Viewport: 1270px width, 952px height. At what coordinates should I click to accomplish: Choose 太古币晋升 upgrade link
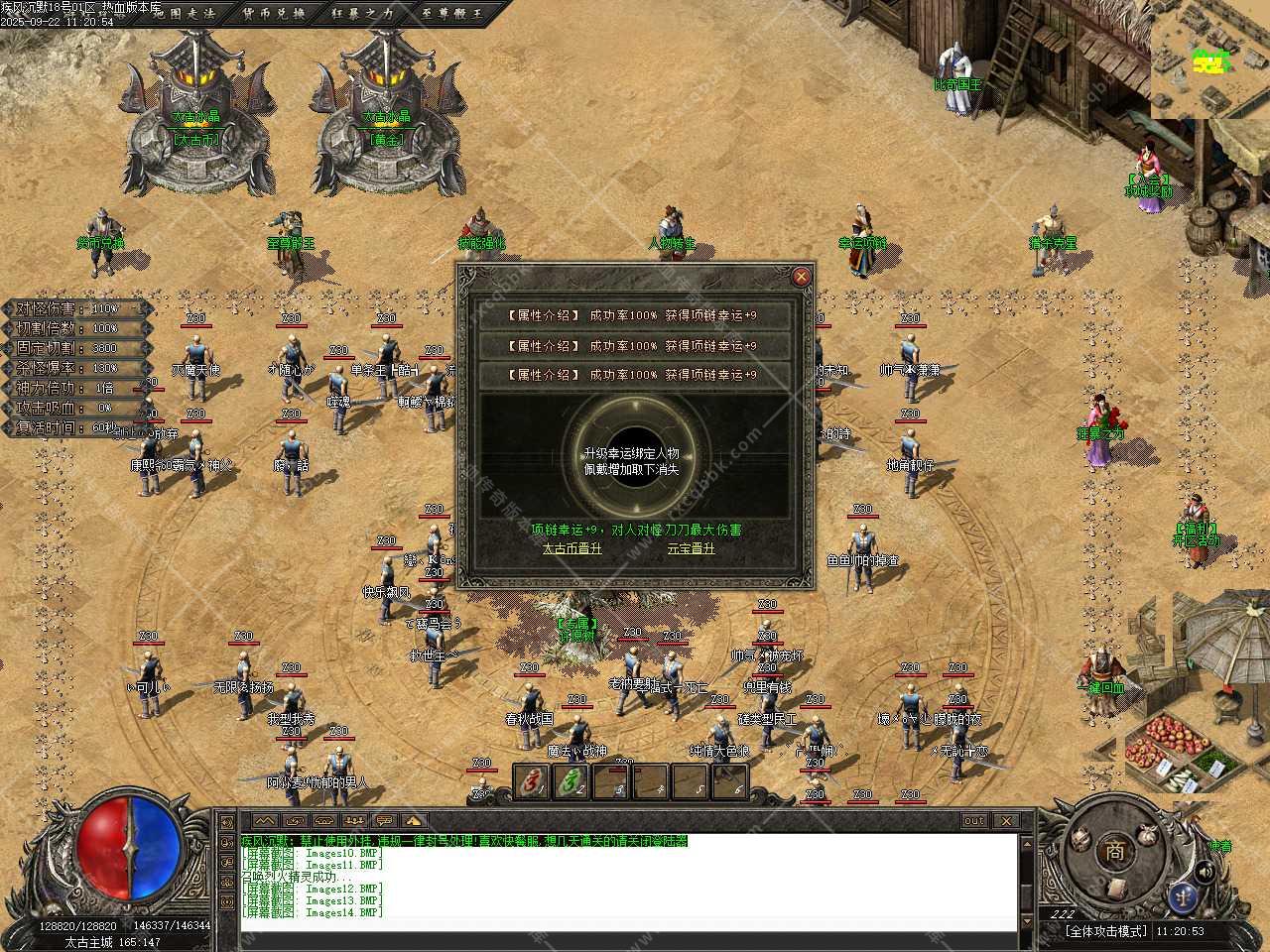[571, 548]
